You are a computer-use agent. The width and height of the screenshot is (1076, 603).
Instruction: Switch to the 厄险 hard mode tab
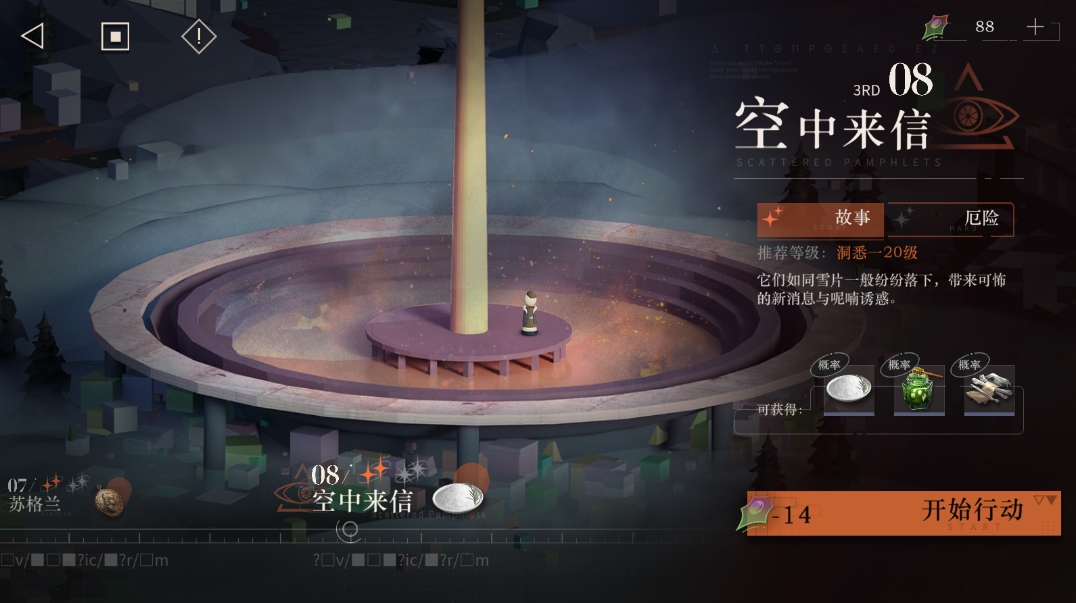(x=951, y=218)
